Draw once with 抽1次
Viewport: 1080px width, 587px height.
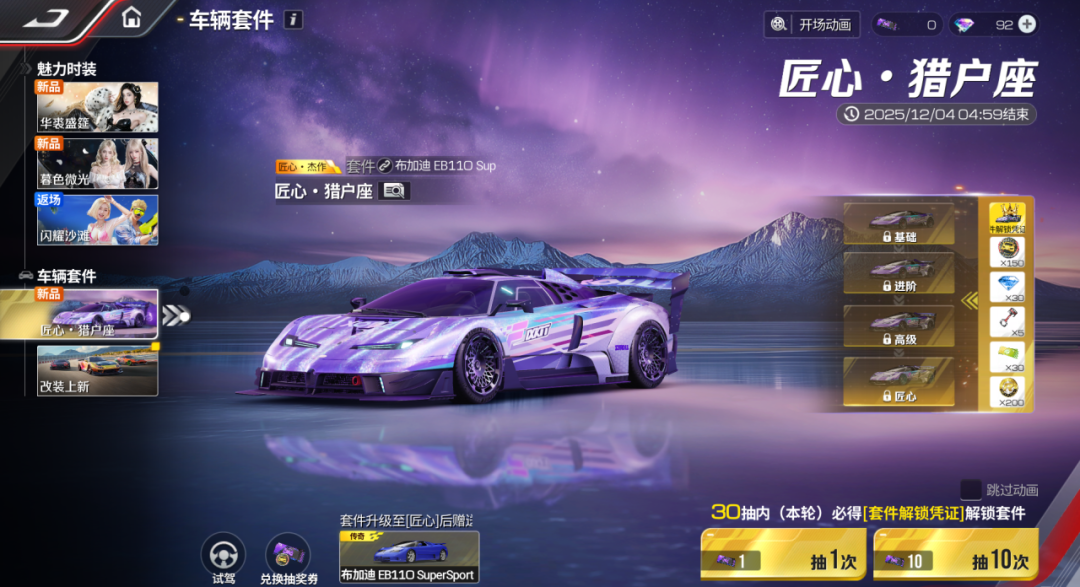781,555
